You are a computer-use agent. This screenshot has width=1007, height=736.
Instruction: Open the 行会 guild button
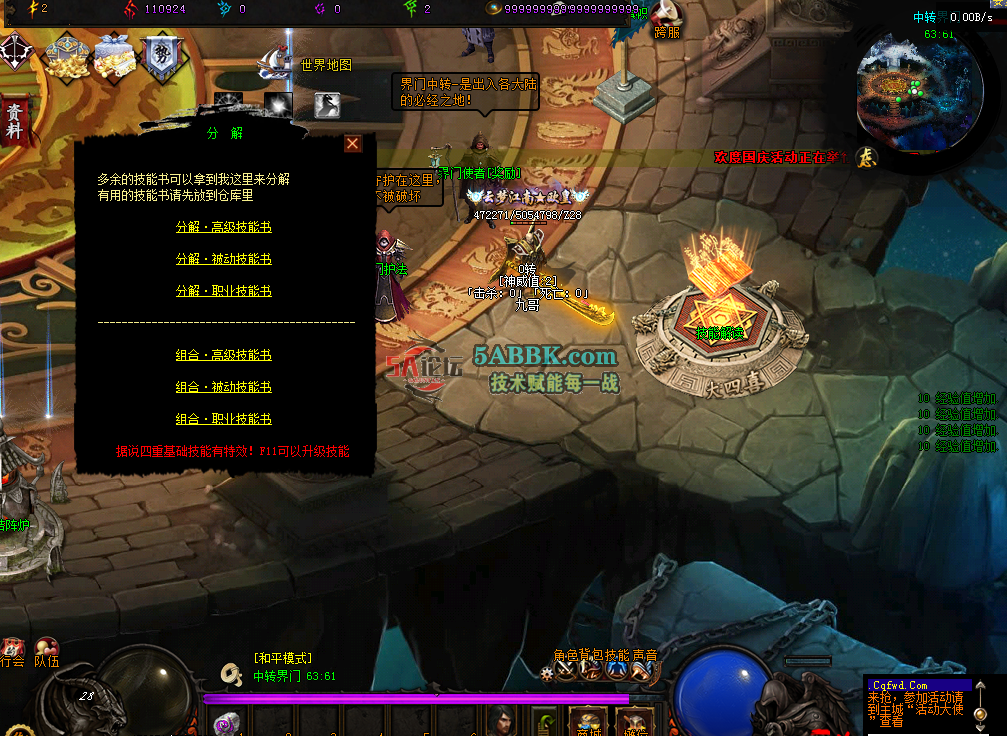pyautogui.click(x=12, y=651)
